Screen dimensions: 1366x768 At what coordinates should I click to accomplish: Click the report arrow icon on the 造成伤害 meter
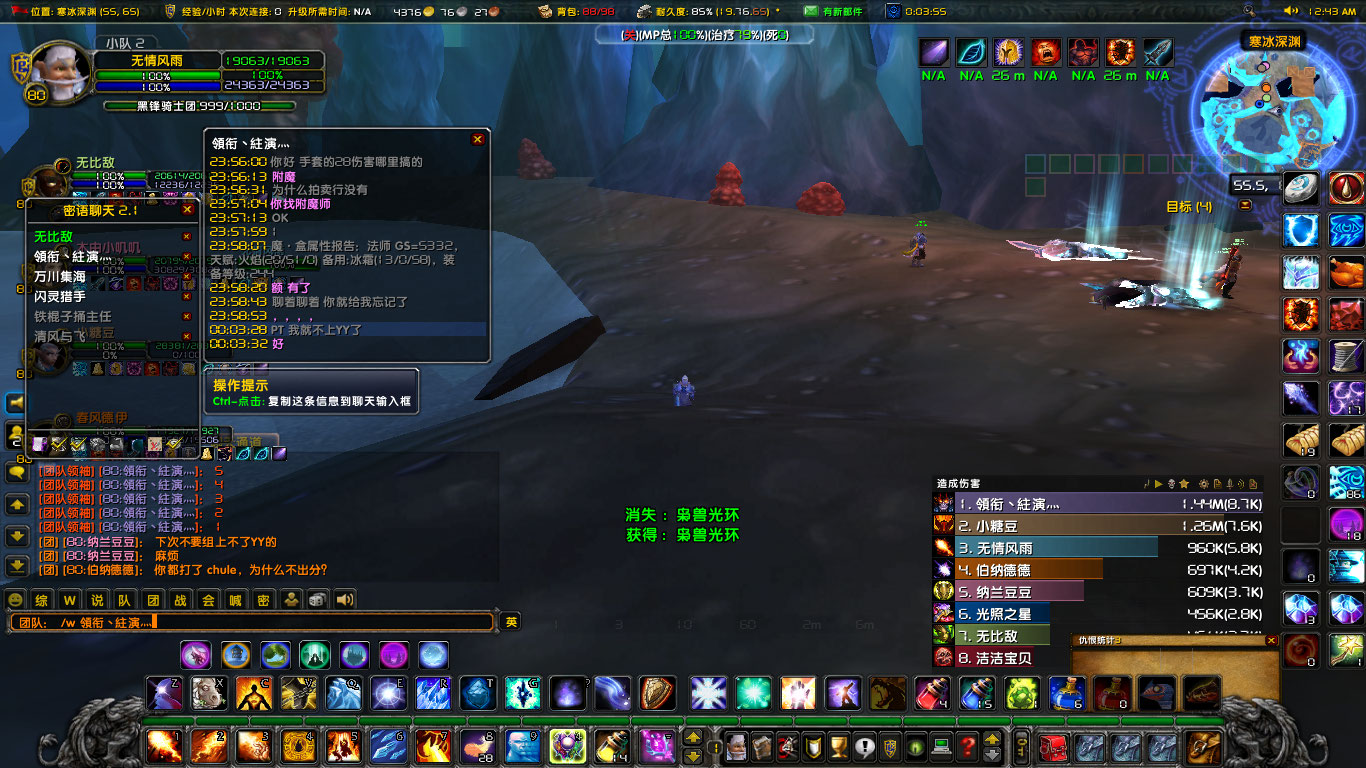click(x=1158, y=484)
